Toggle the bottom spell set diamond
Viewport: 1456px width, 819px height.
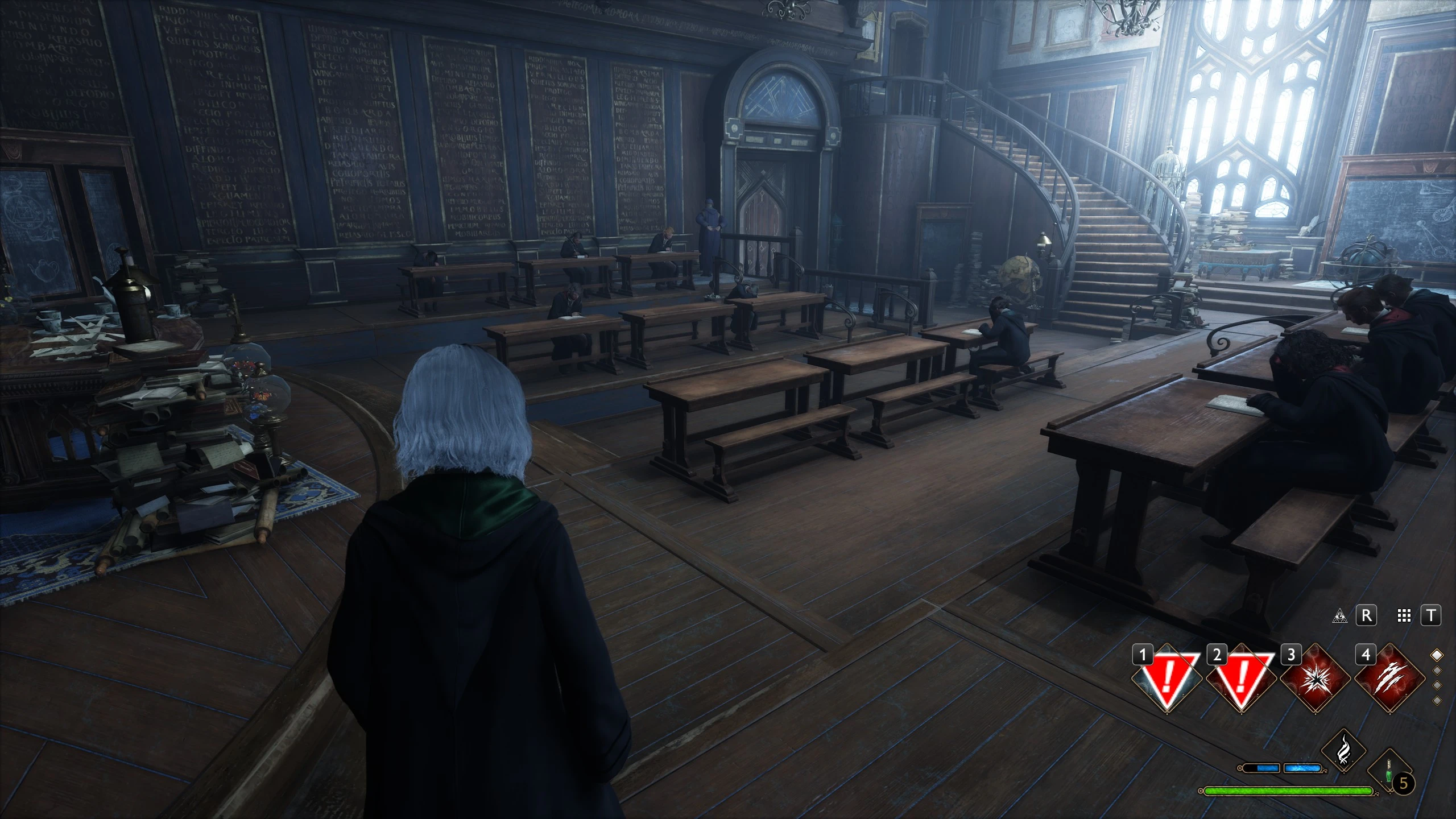1436,700
